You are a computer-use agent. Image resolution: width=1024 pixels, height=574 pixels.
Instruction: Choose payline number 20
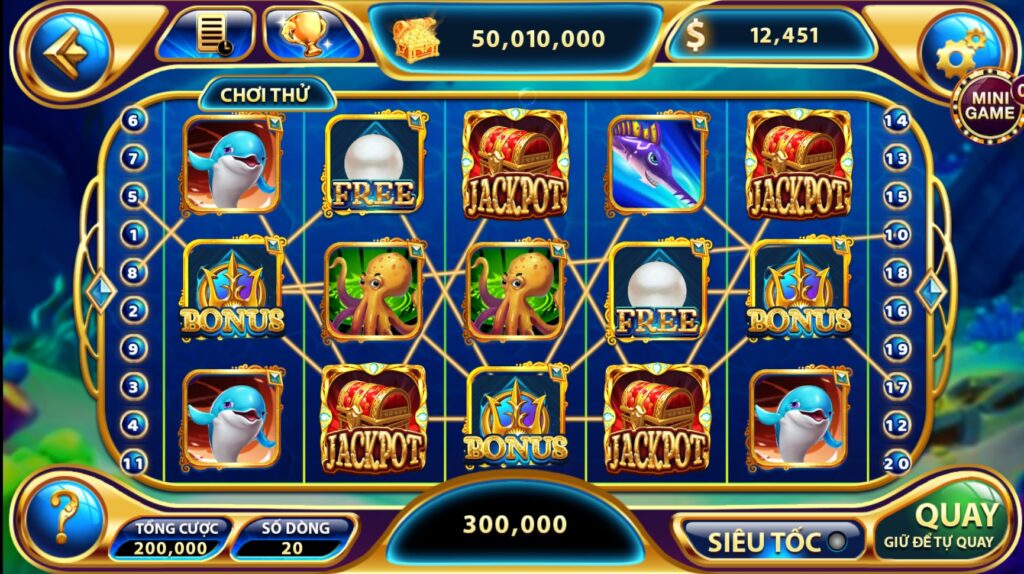[x=897, y=462]
